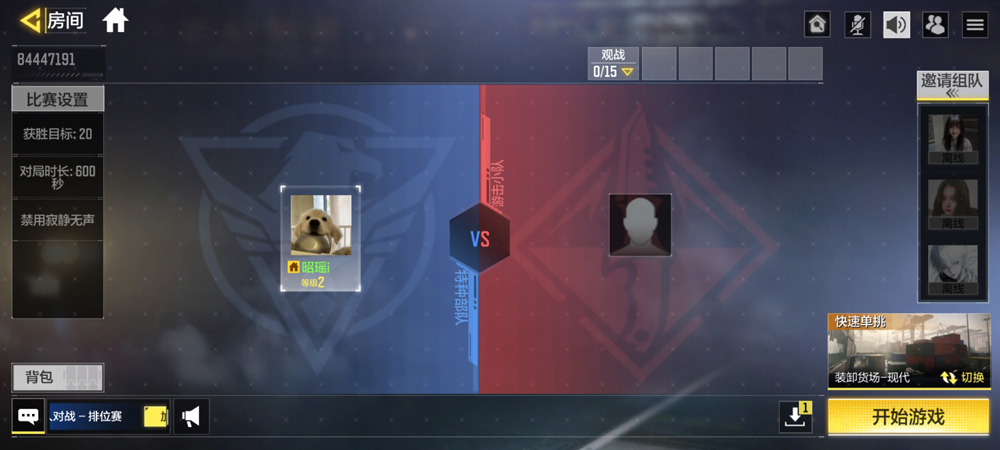
Task: Toggle the speaker sound icon
Action: [897, 25]
